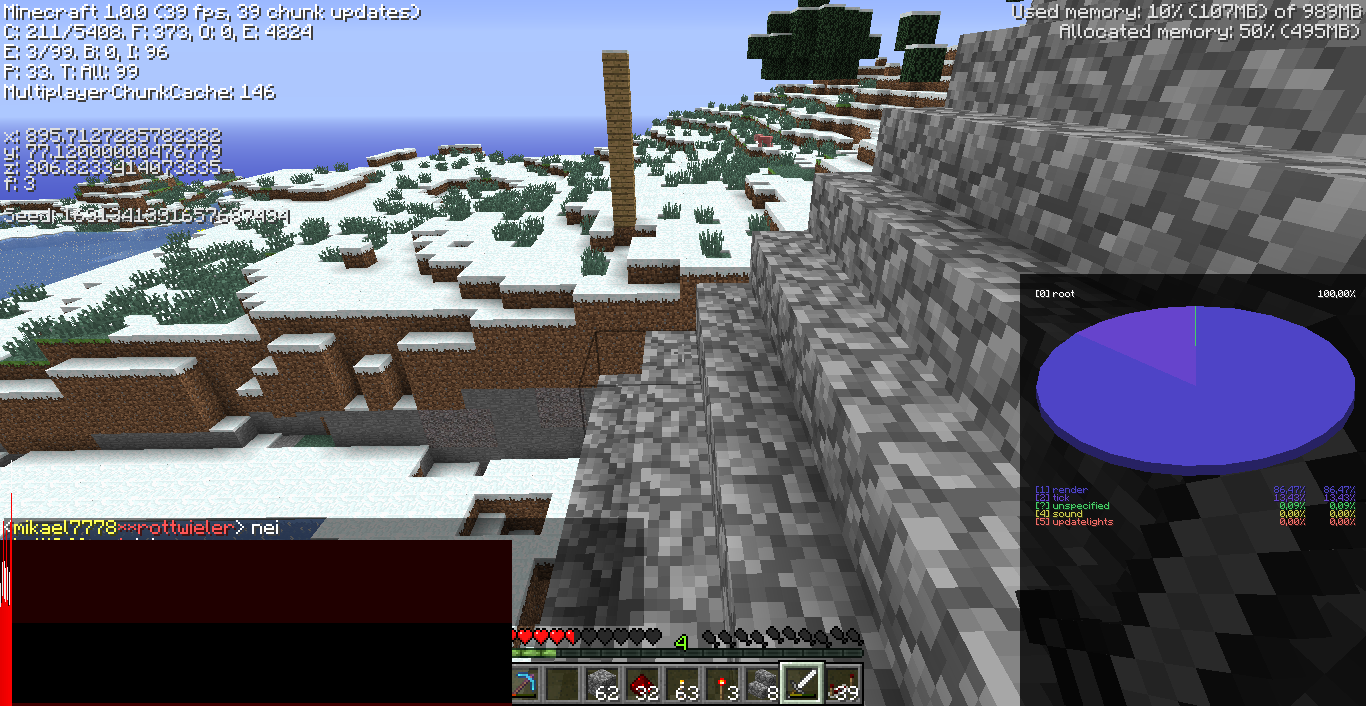Select the redstone torch slot
The height and width of the screenshot is (706, 1366).
pyautogui.click(x=723, y=685)
